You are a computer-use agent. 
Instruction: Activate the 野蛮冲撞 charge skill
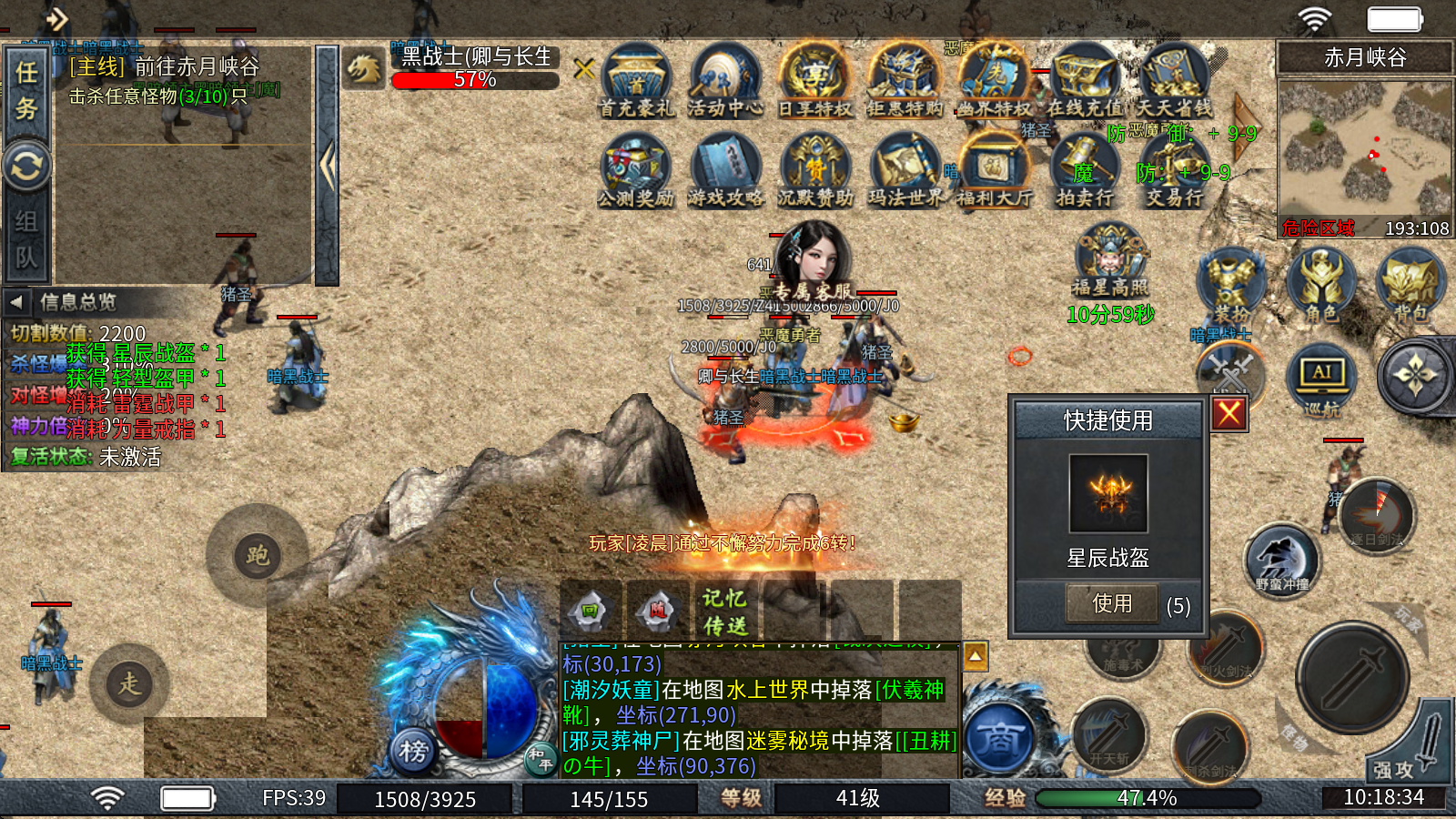coord(1281,560)
